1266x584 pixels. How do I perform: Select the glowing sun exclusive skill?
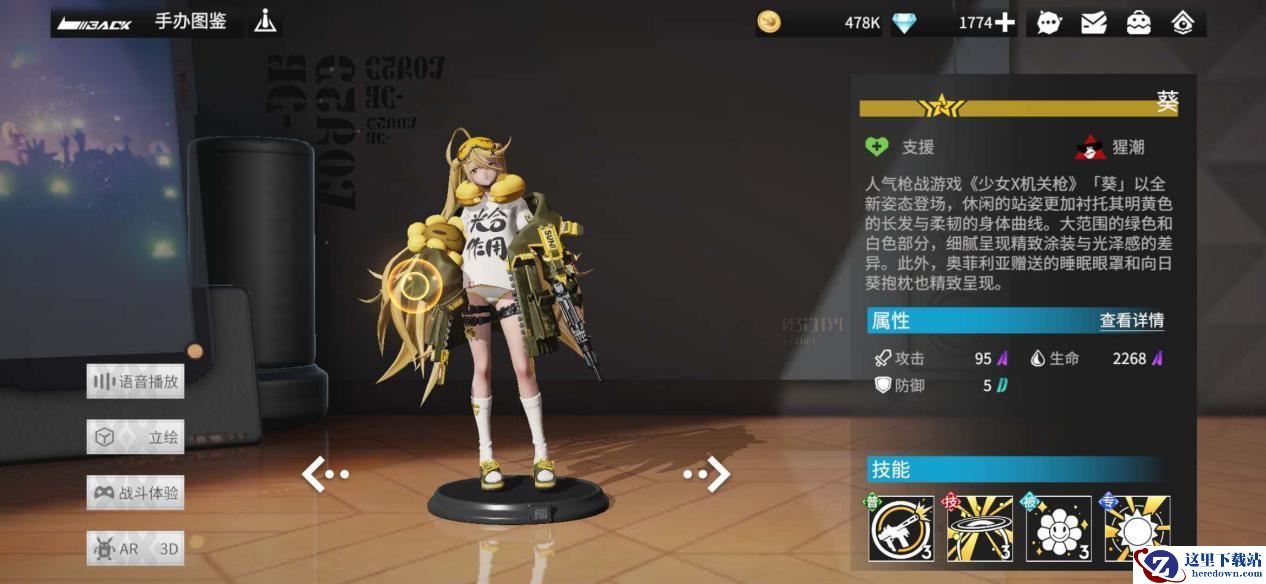pos(1137,528)
